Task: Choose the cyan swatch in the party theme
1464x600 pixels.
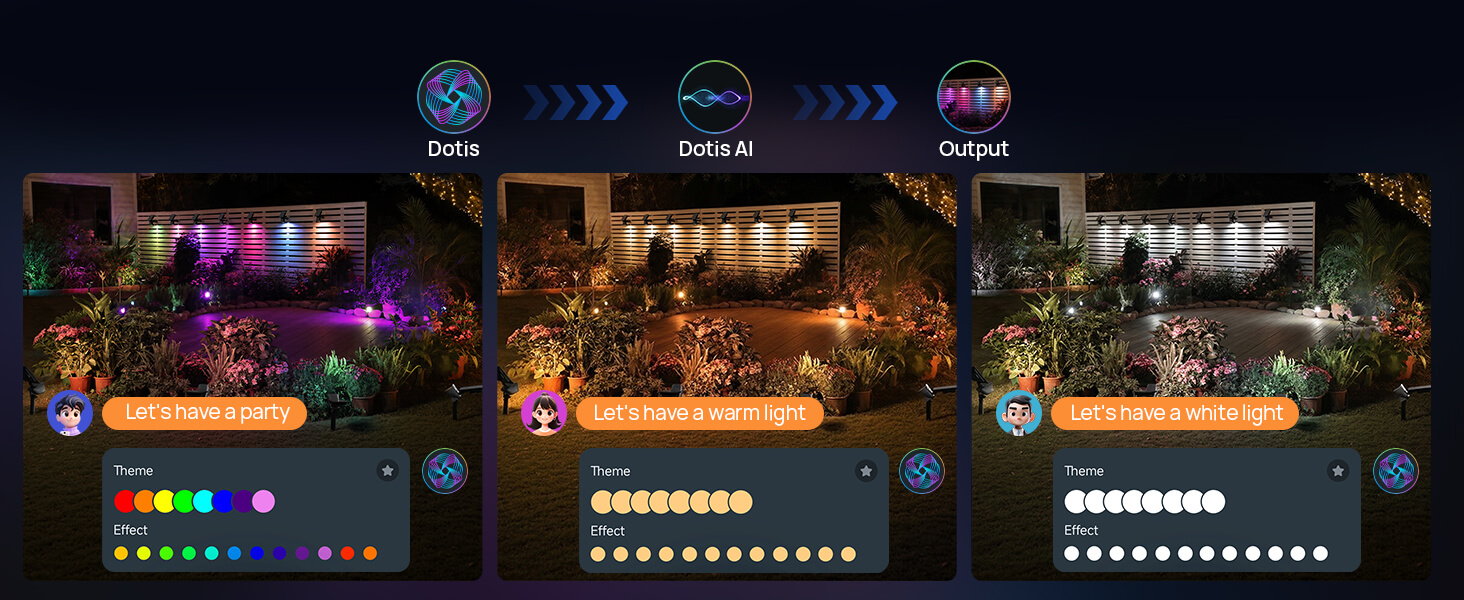Action: coord(203,501)
